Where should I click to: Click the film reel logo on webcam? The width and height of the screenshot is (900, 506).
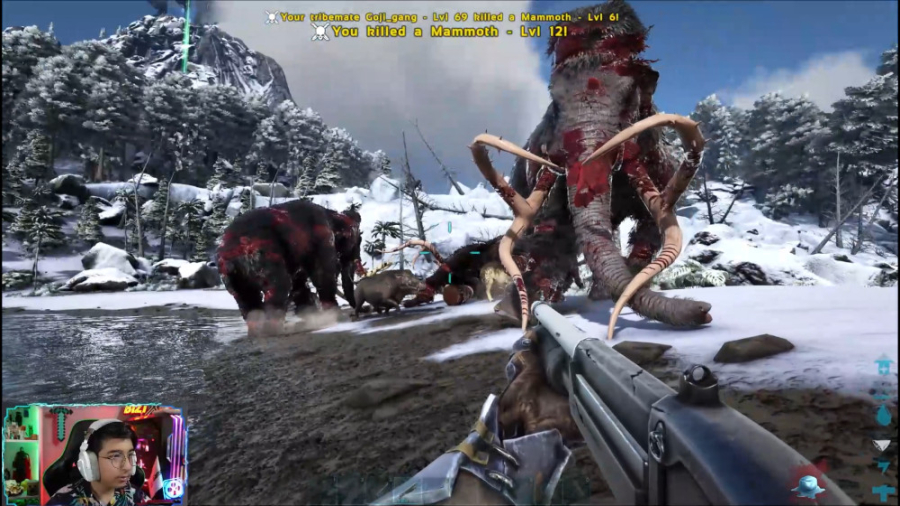pyautogui.click(x=172, y=489)
